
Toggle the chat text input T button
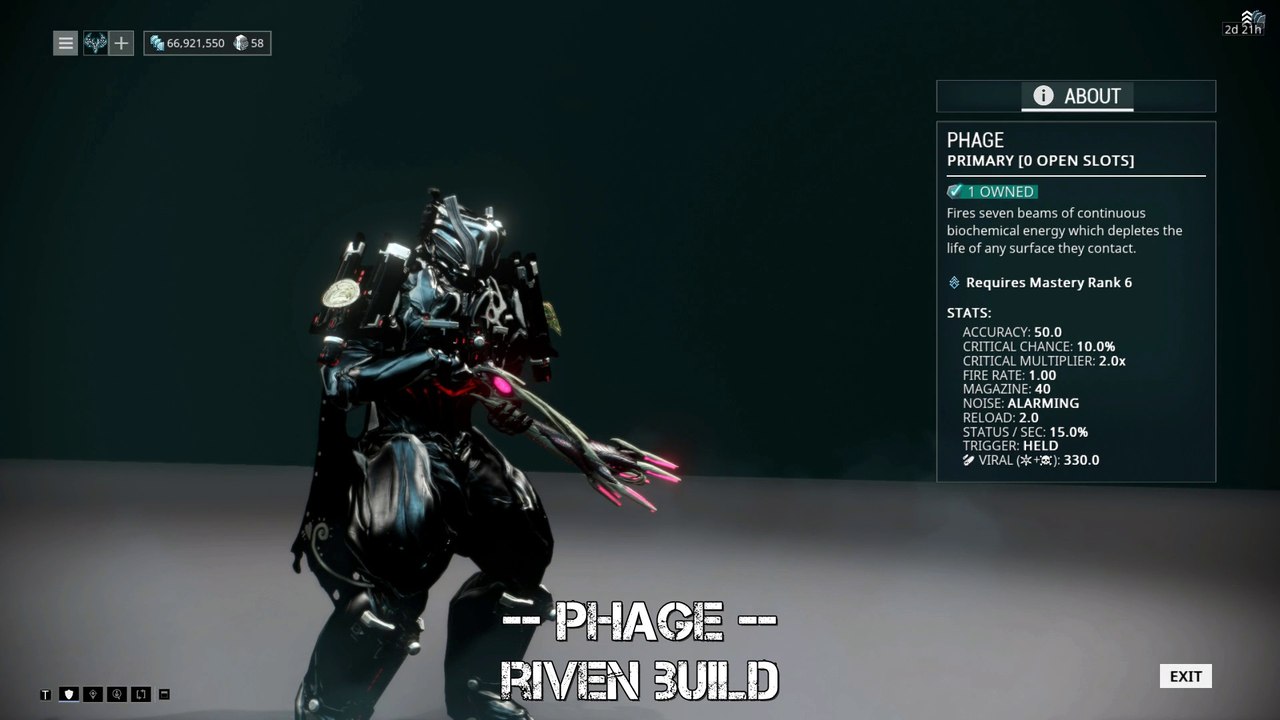[x=45, y=694]
